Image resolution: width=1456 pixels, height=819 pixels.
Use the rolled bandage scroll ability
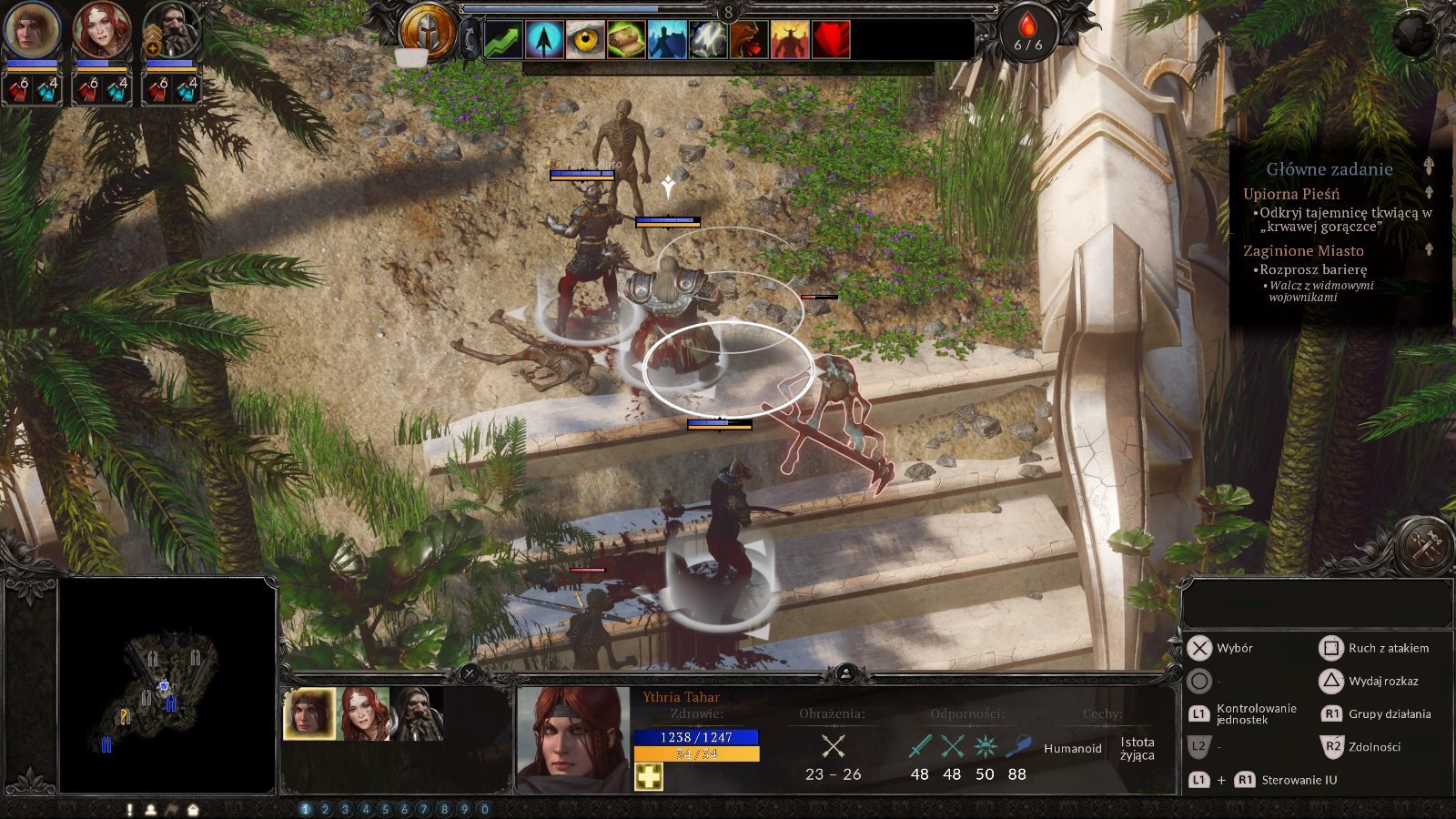pos(626,40)
